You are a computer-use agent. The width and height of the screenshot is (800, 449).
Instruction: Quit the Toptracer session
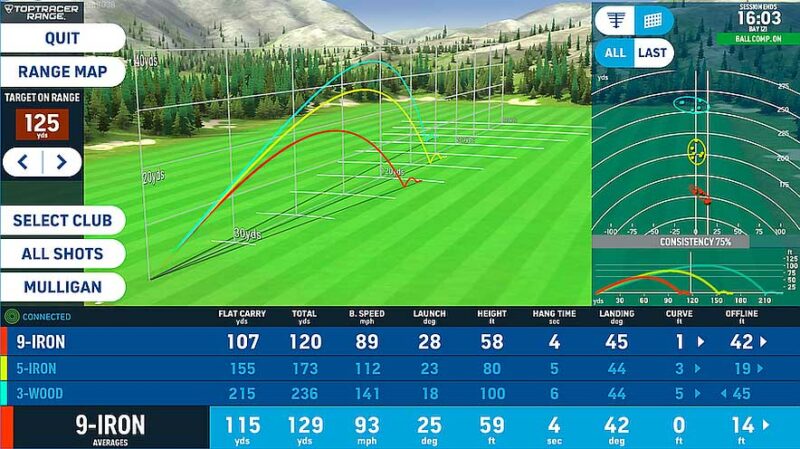pos(62,38)
